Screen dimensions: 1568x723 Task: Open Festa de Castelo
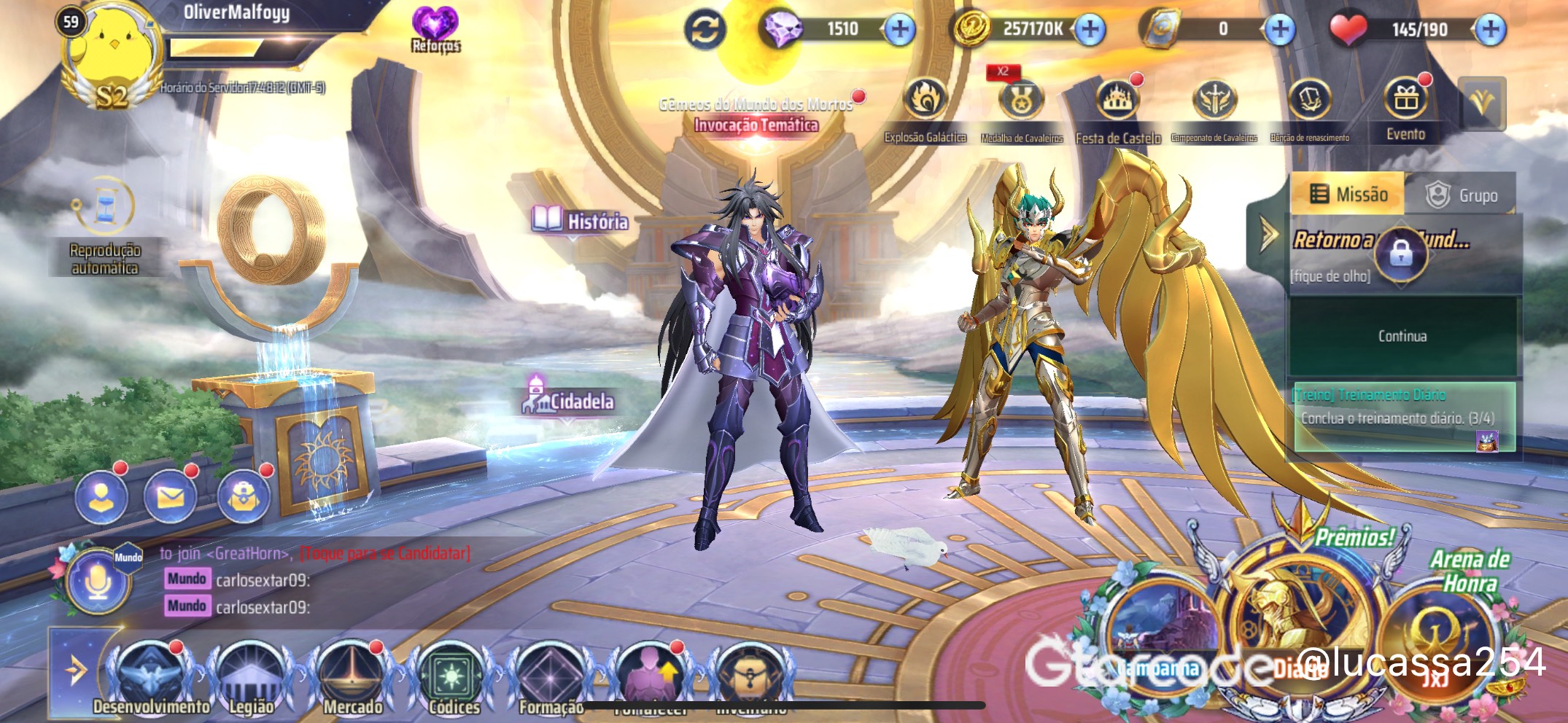[1117, 103]
